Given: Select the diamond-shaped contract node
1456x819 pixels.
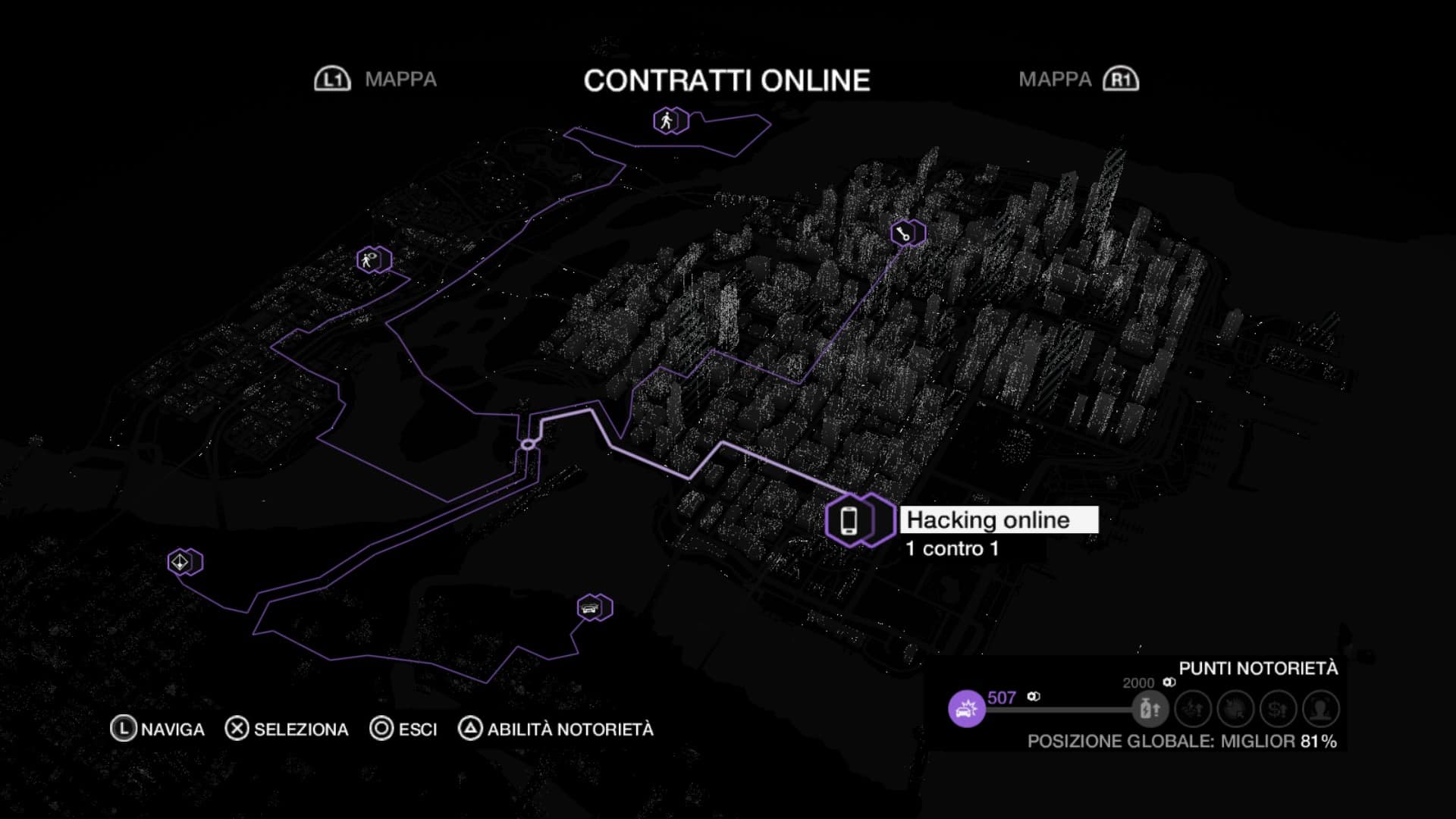Looking at the screenshot, I should [180, 562].
